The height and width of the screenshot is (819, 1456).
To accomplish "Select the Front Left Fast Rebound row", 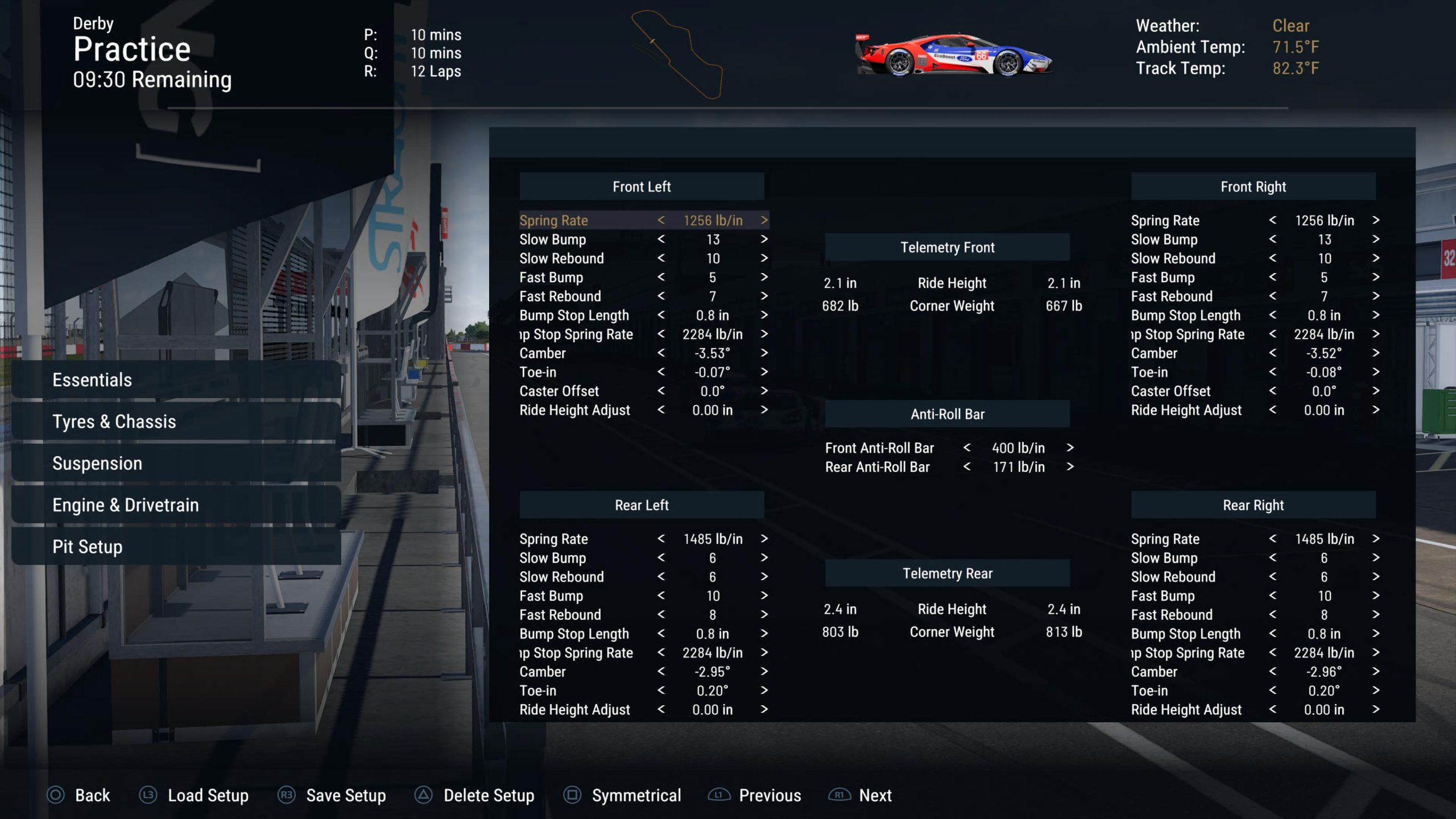I will click(x=560, y=296).
